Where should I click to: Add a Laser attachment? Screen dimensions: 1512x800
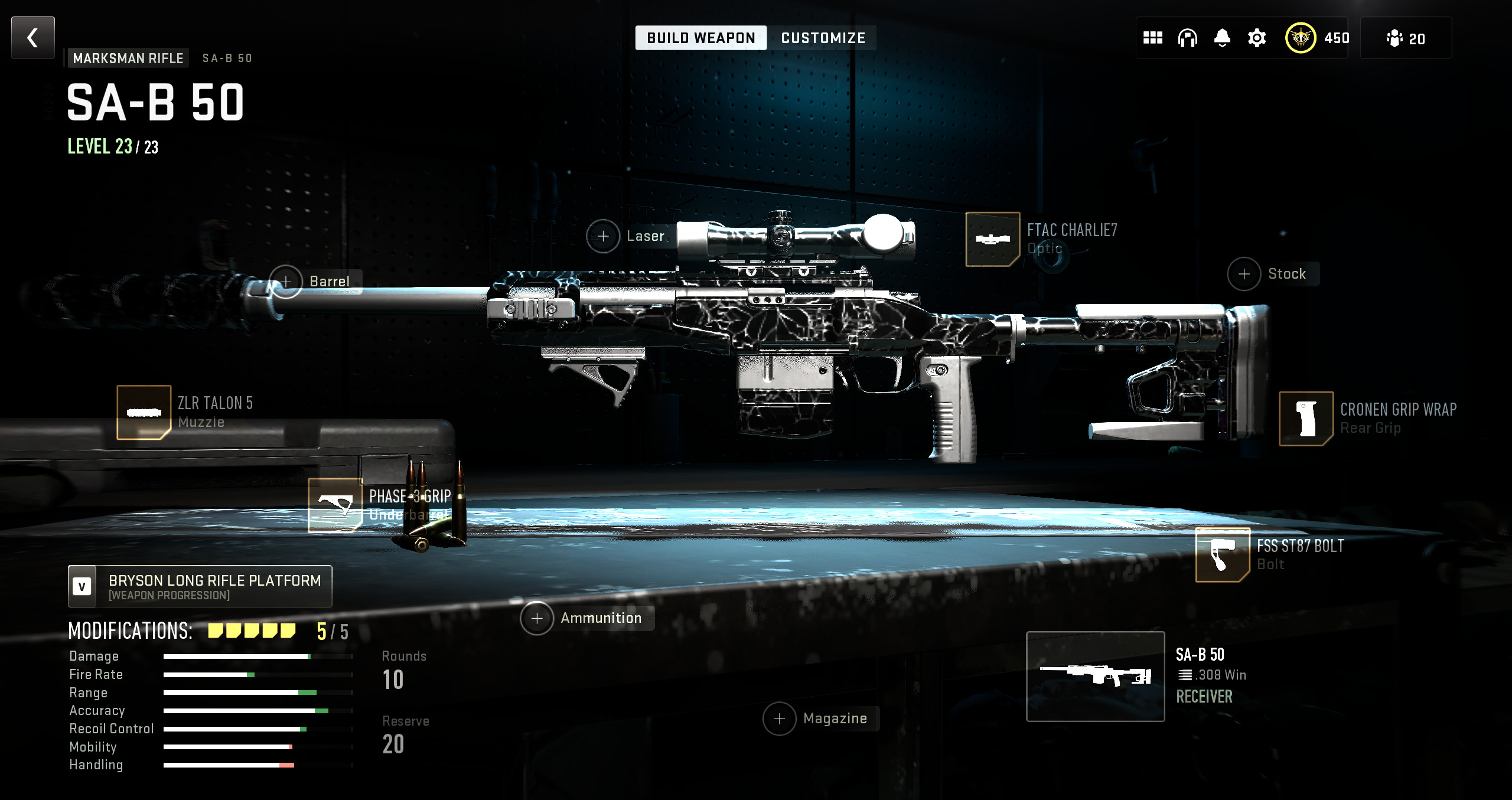[603, 236]
